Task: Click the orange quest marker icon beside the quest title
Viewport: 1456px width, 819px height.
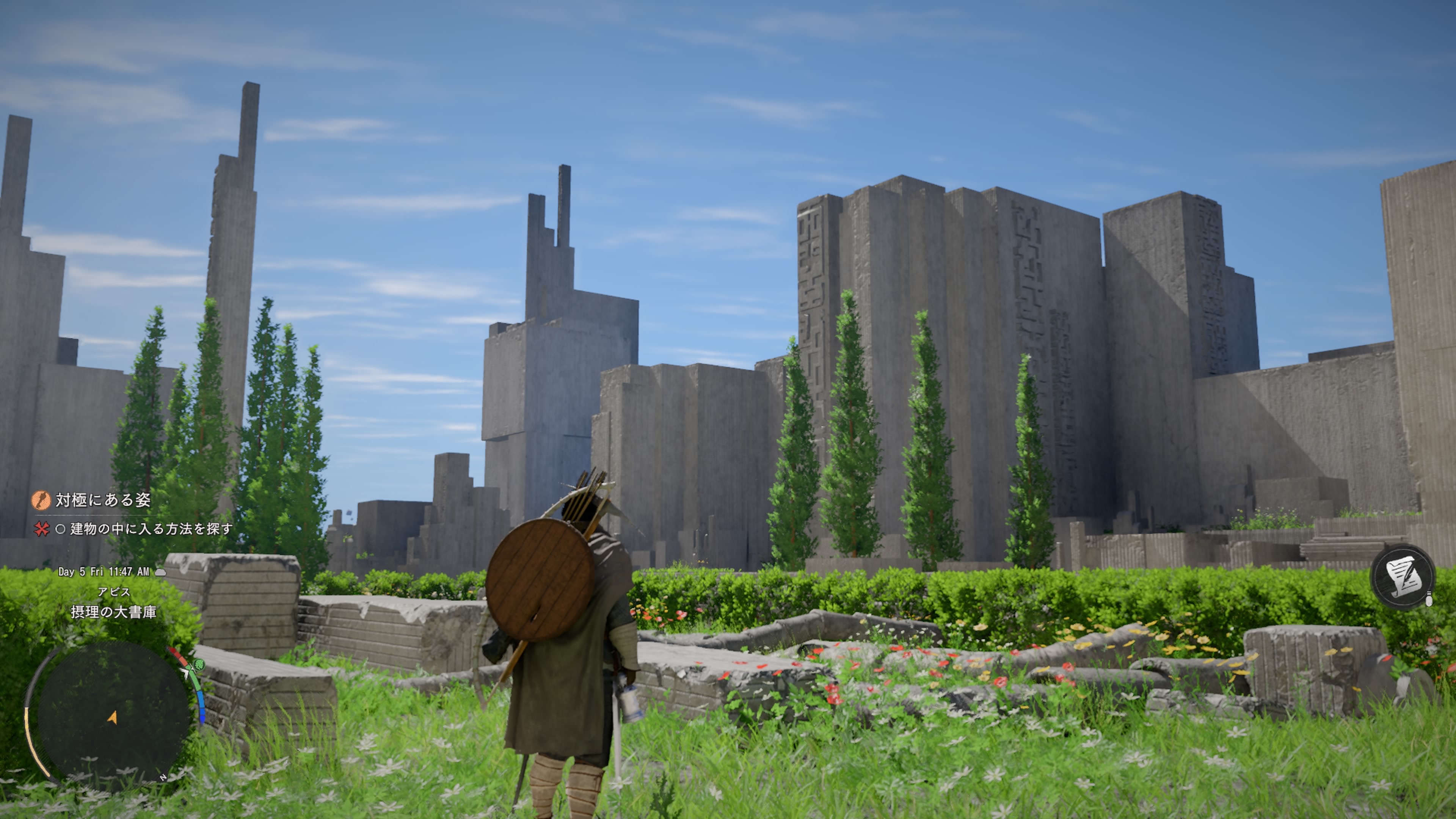Action: [41, 500]
